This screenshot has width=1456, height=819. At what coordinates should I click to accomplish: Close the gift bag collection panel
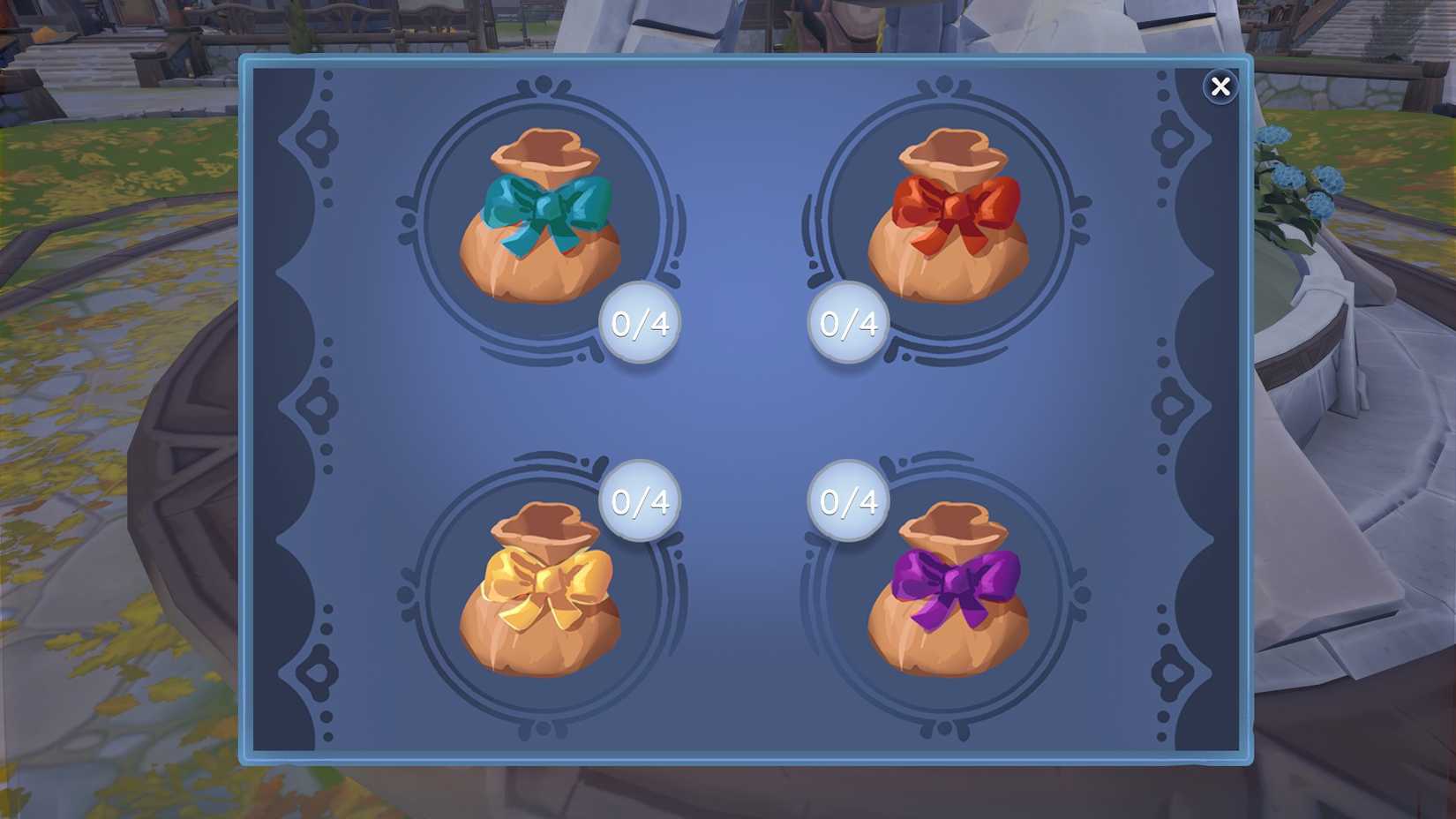click(x=1221, y=86)
